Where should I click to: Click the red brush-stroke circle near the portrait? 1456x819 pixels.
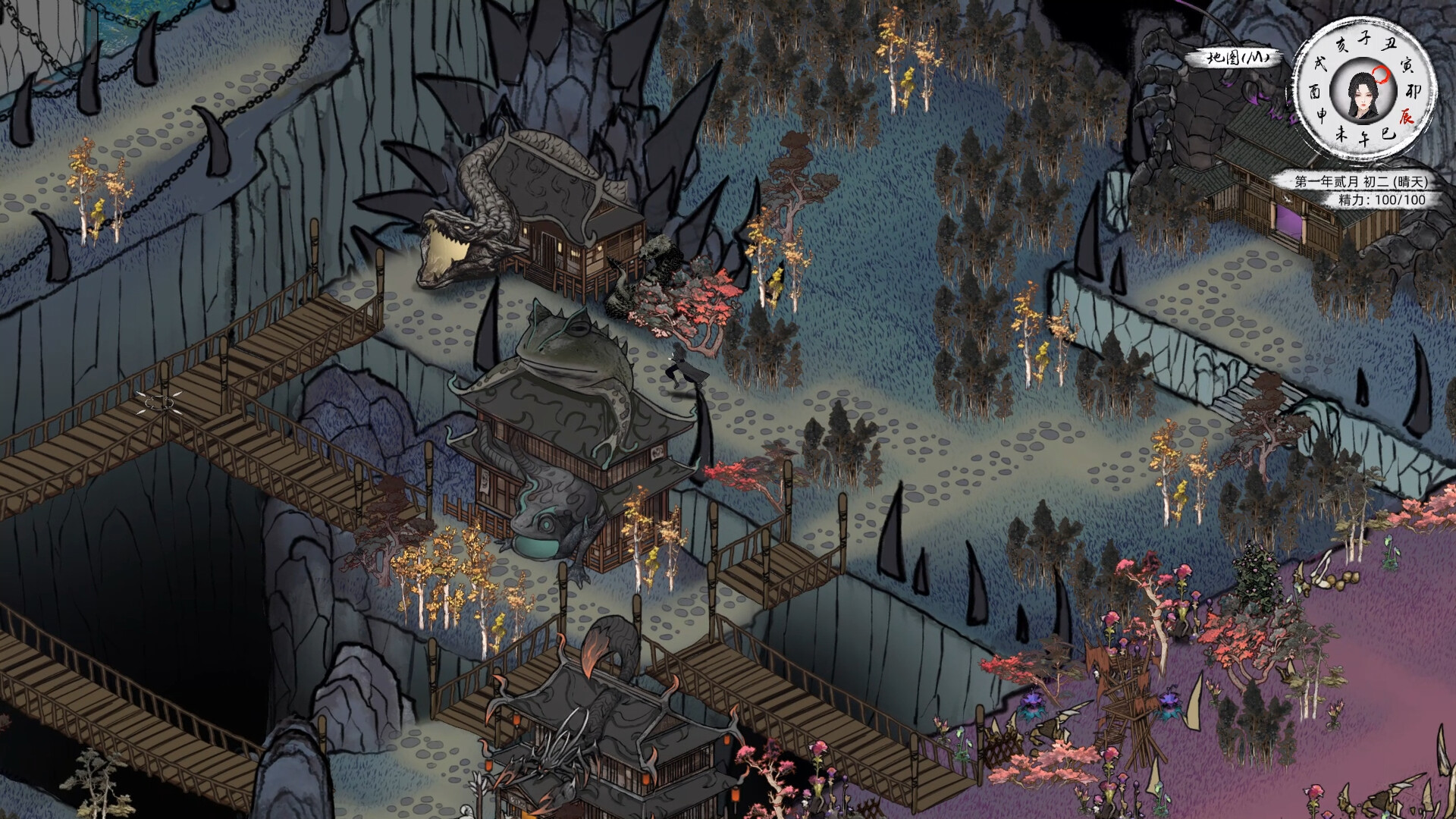point(1381,74)
